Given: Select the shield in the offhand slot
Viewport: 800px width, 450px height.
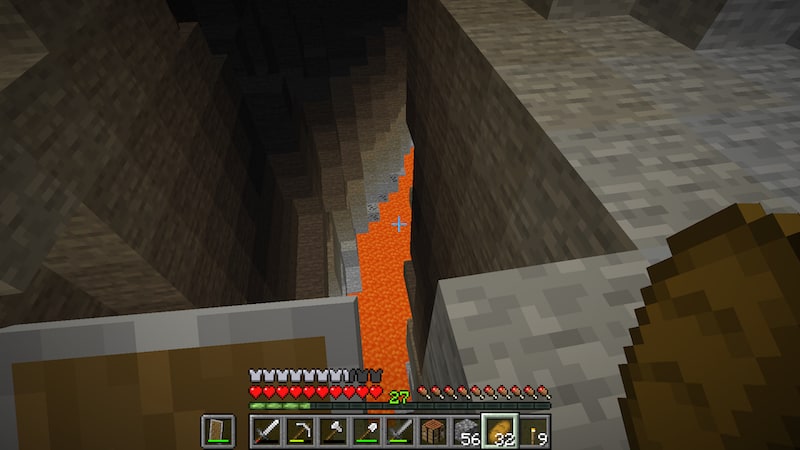Looking at the screenshot, I should coord(219,431).
